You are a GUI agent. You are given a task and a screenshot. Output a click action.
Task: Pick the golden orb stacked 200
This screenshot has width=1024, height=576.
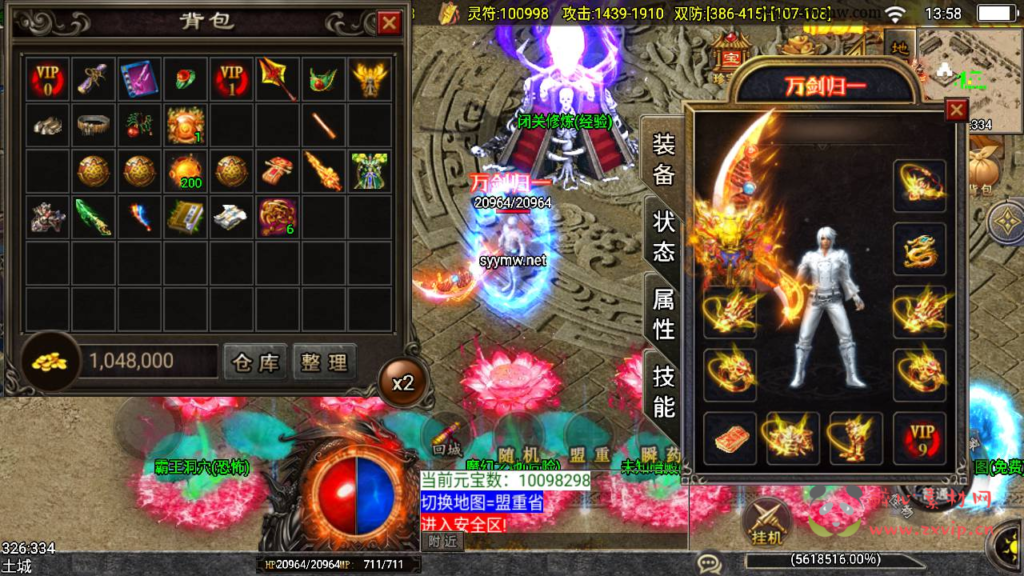[x=185, y=171]
